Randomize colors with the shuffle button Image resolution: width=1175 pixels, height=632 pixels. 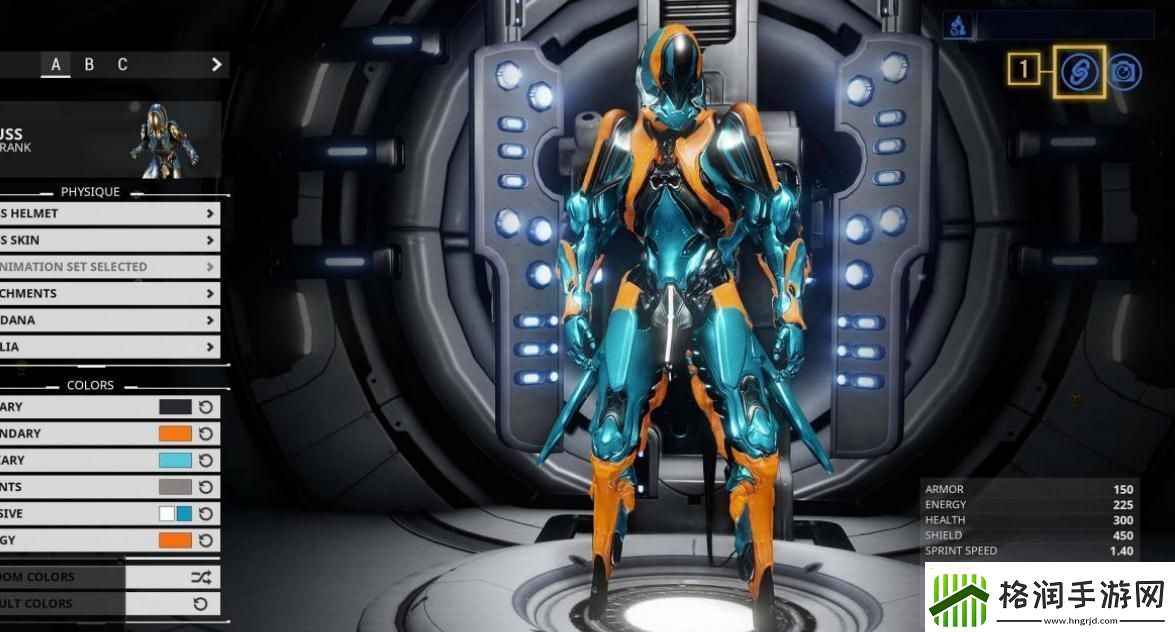200,577
